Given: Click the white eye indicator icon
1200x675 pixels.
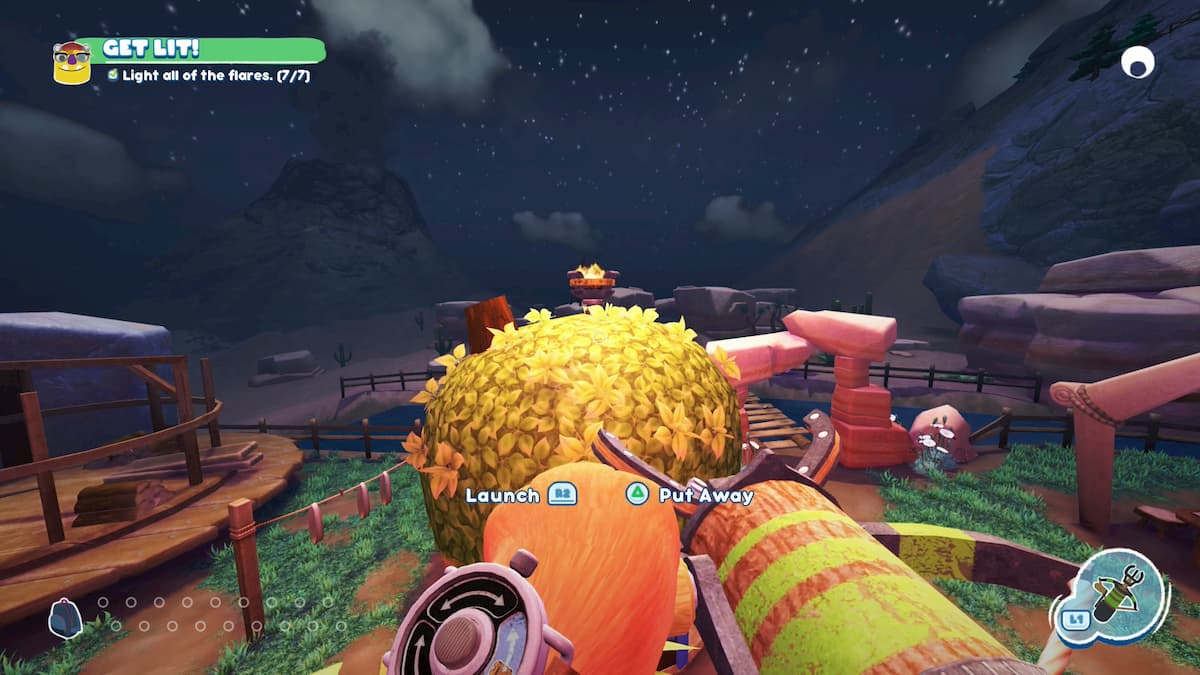Looking at the screenshot, I should (x=1137, y=62).
